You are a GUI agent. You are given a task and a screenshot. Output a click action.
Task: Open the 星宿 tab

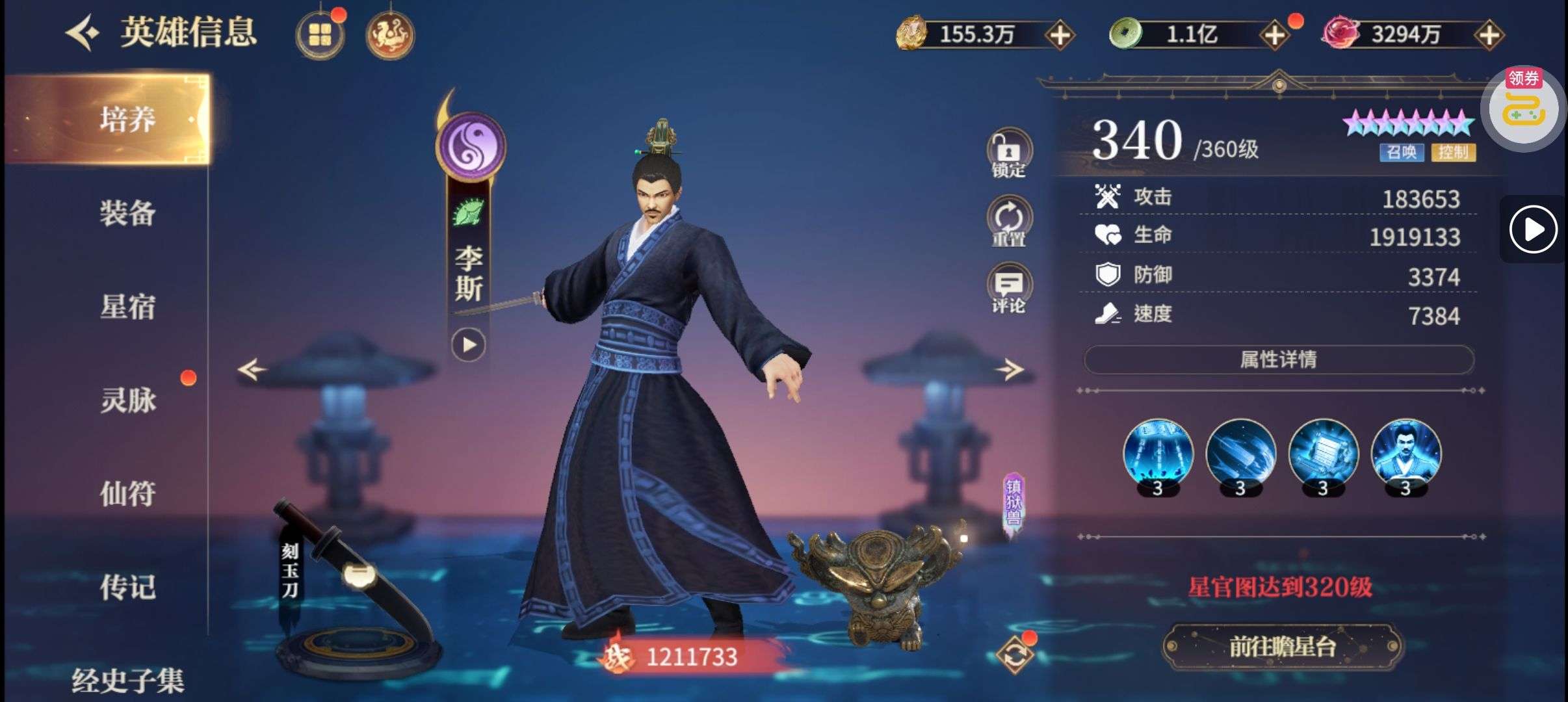point(127,307)
